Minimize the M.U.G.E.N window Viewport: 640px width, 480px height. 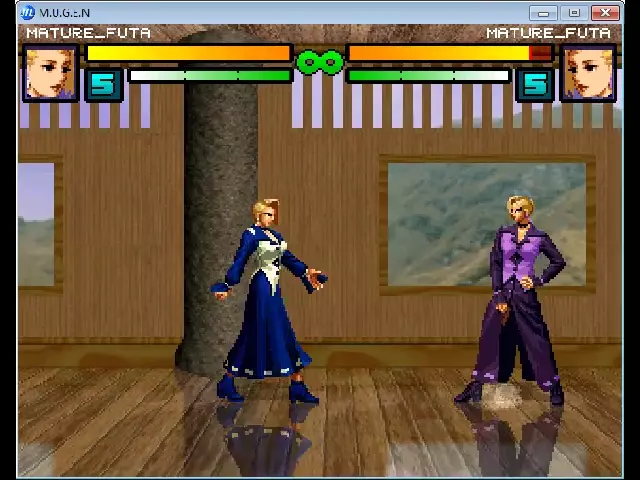[x=544, y=13]
